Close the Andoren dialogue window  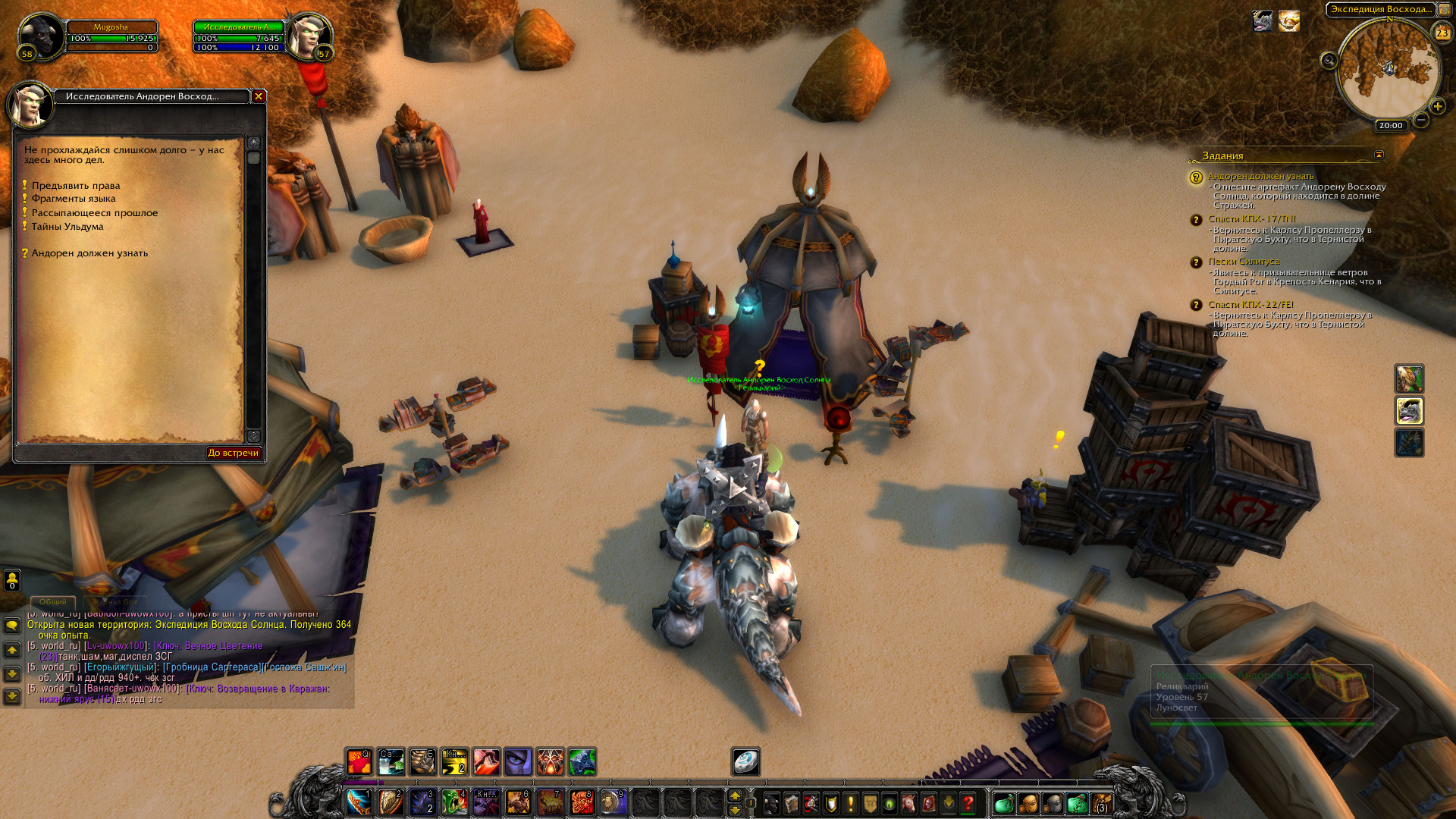(x=259, y=96)
